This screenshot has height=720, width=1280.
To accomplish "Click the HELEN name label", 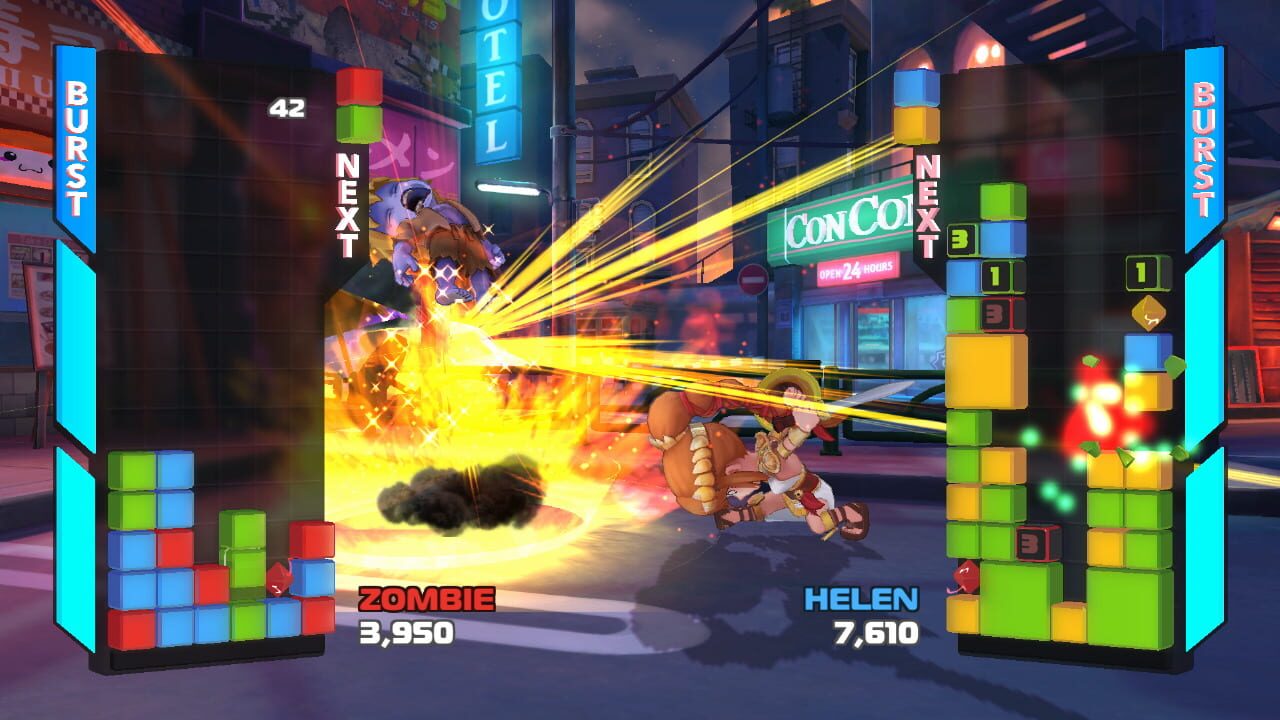I will coord(863,598).
